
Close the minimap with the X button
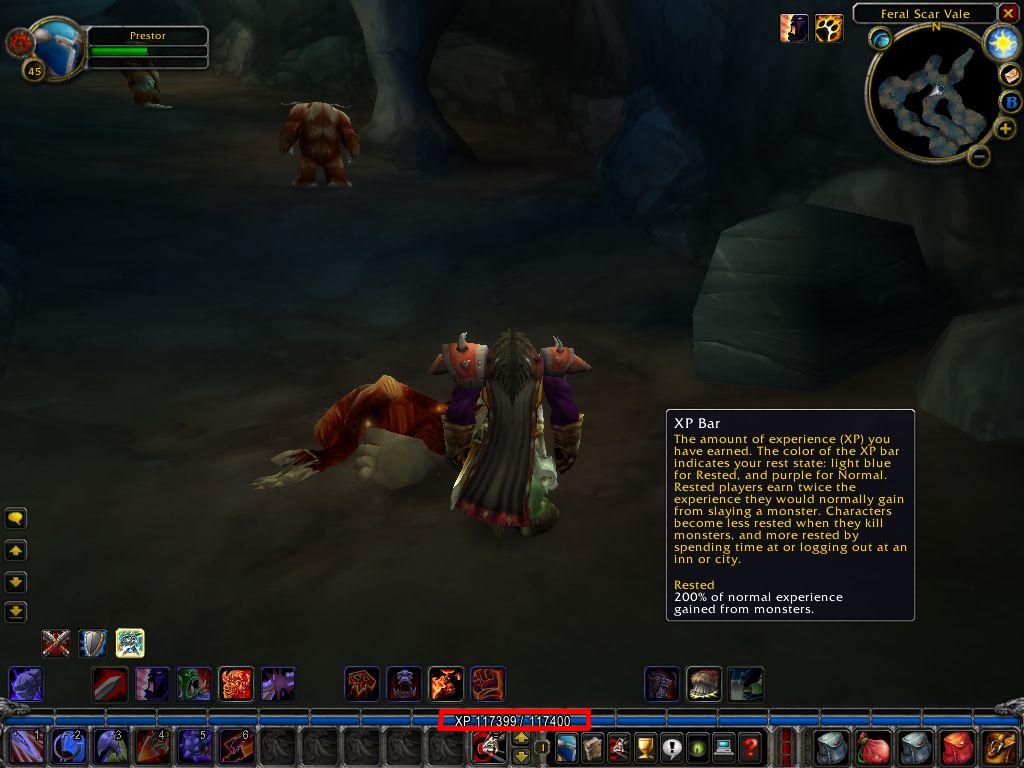tap(1008, 14)
